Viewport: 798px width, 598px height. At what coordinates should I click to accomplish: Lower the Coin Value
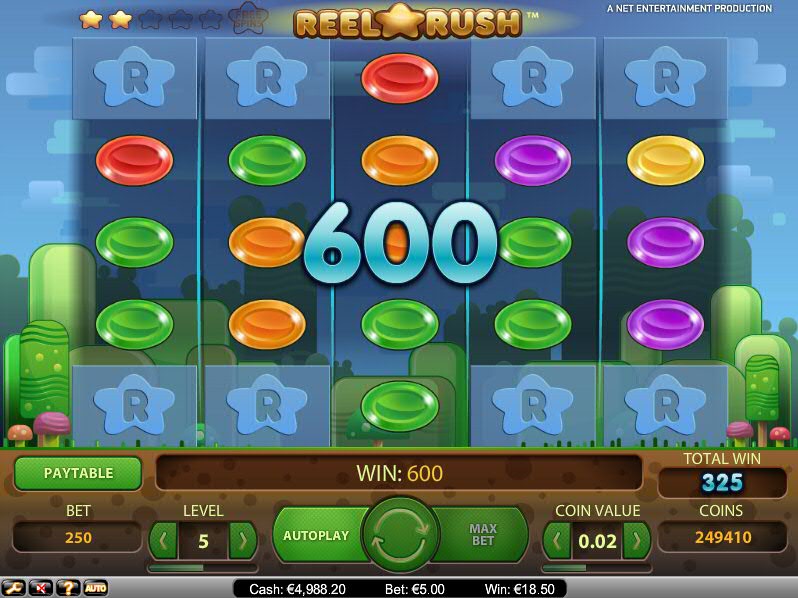pyautogui.click(x=556, y=541)
